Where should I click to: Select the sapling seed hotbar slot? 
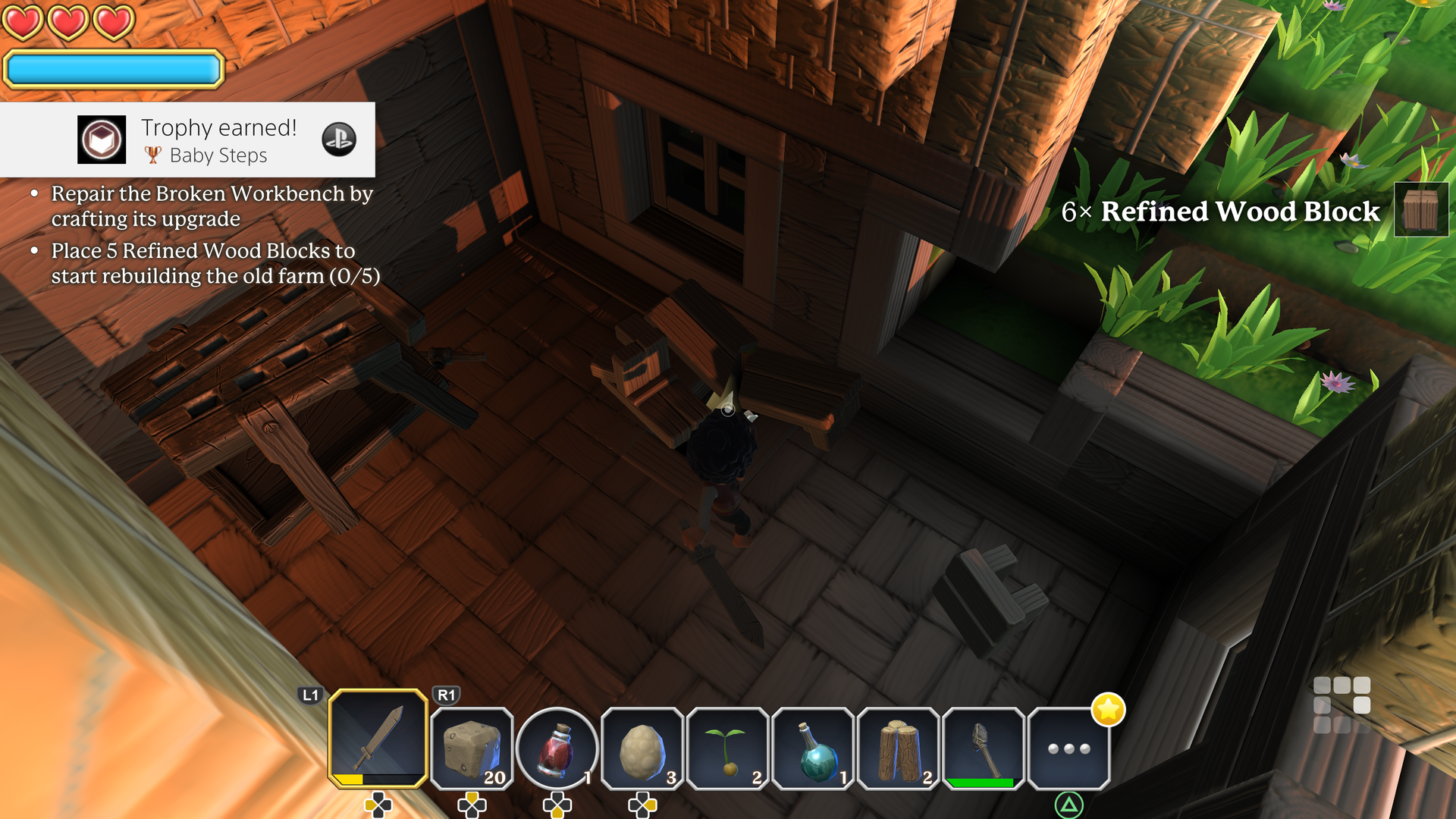pyautogui.click(x=727, y=747)
